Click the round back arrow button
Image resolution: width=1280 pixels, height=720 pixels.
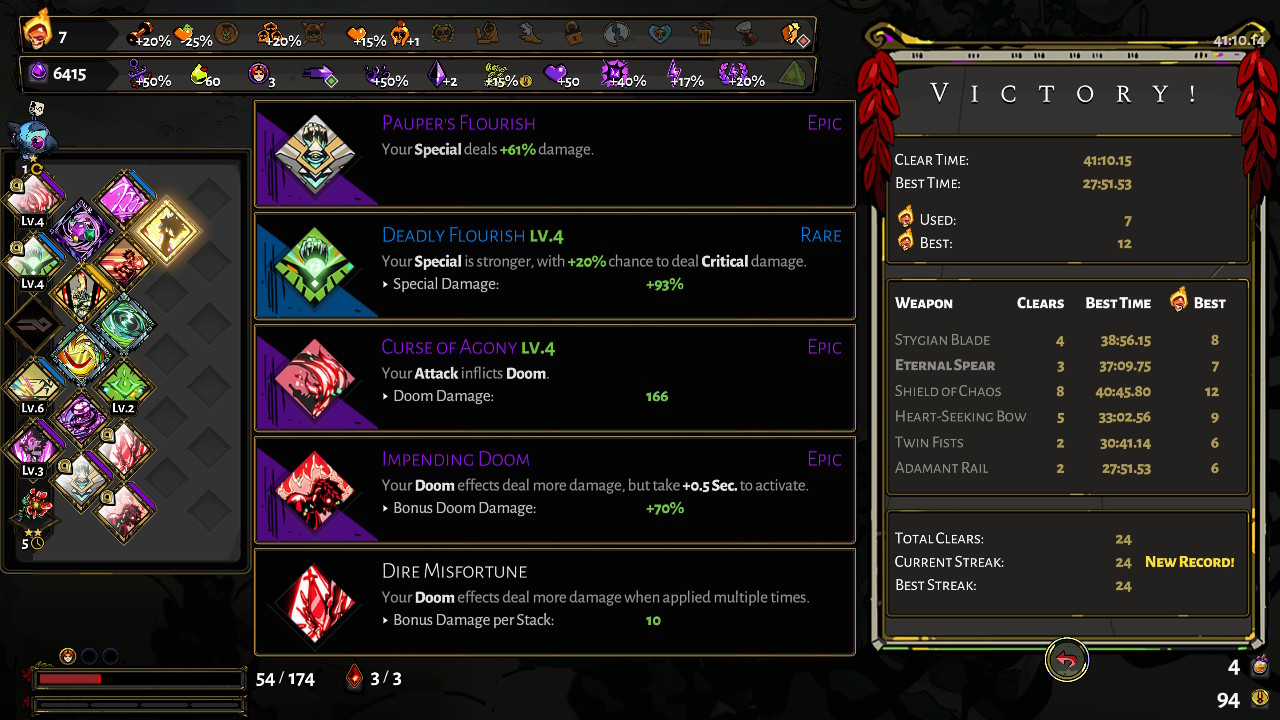[1067, 661]
